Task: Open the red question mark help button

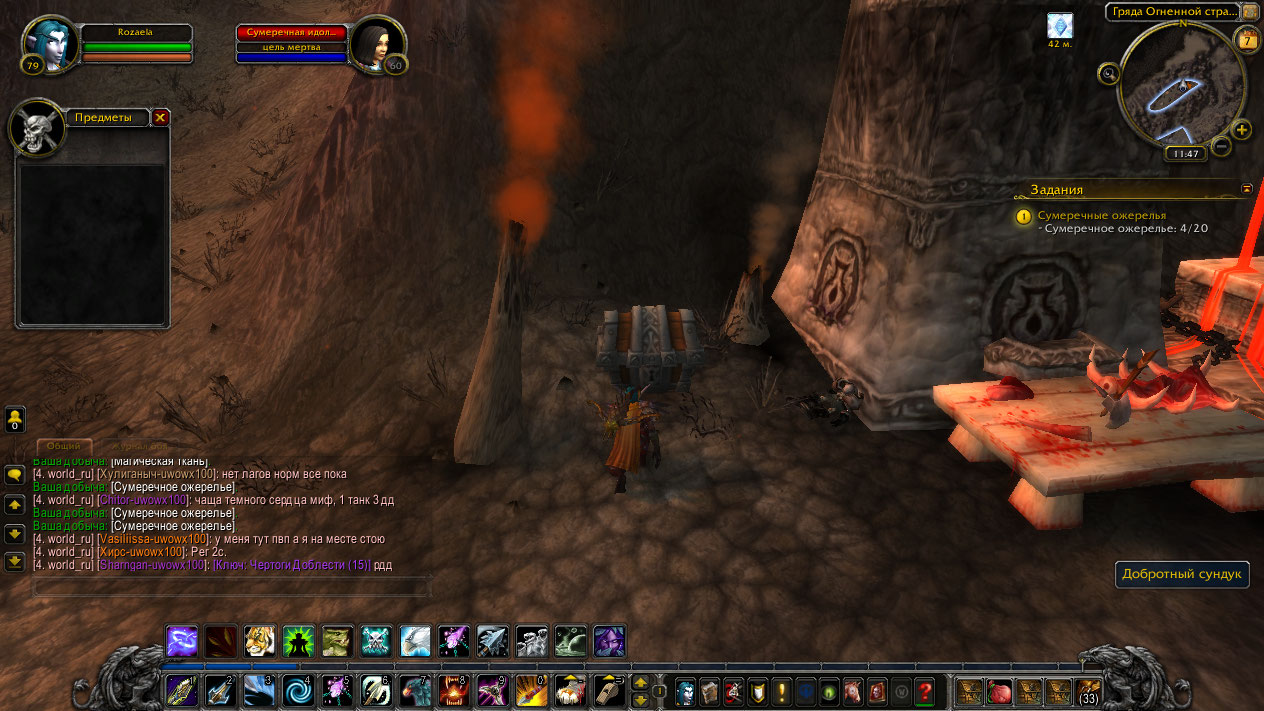Action: click(x=925, y=691)
